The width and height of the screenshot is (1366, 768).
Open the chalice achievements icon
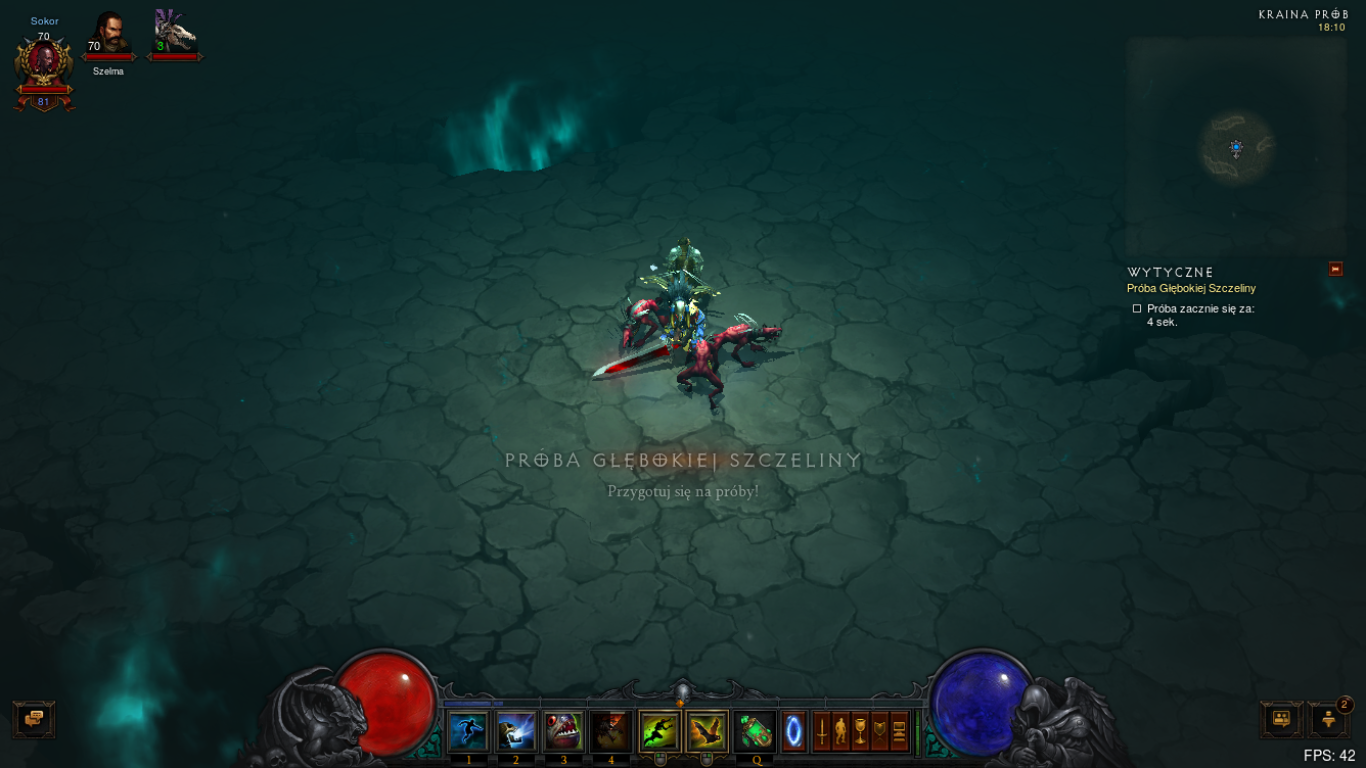click(x=860, y=731)
